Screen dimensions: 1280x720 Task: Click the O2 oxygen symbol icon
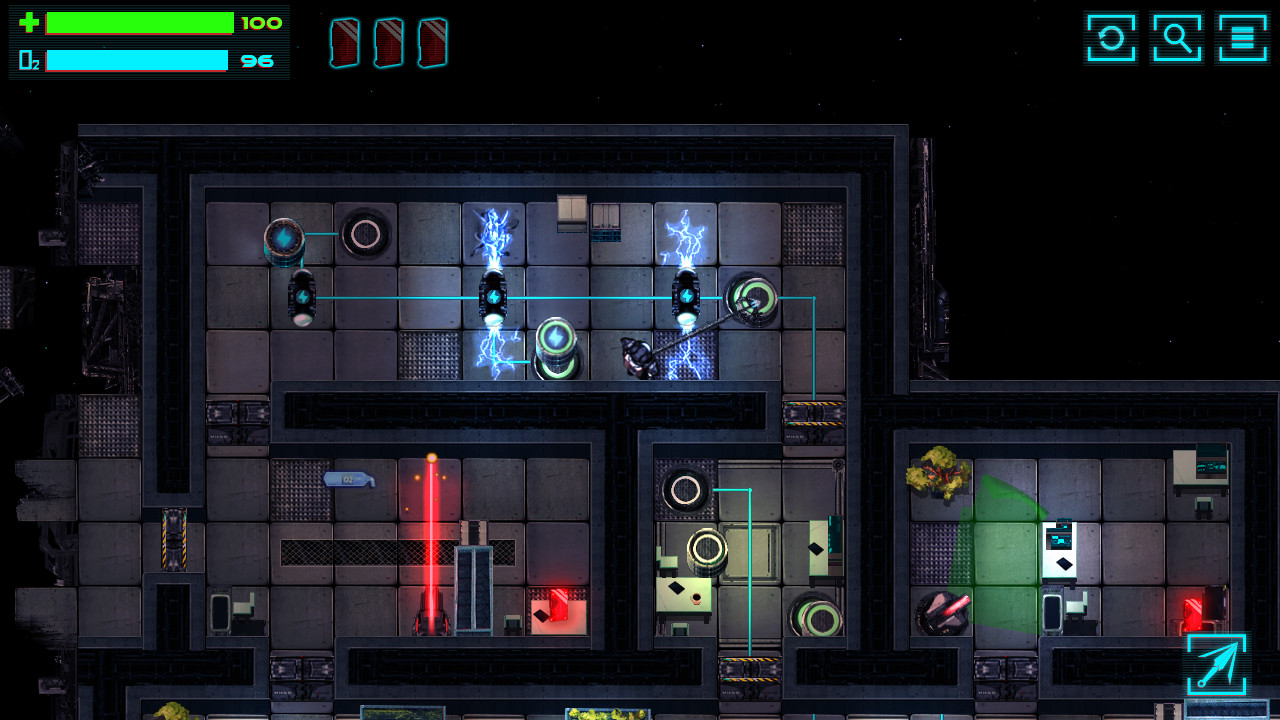point(26,60)
